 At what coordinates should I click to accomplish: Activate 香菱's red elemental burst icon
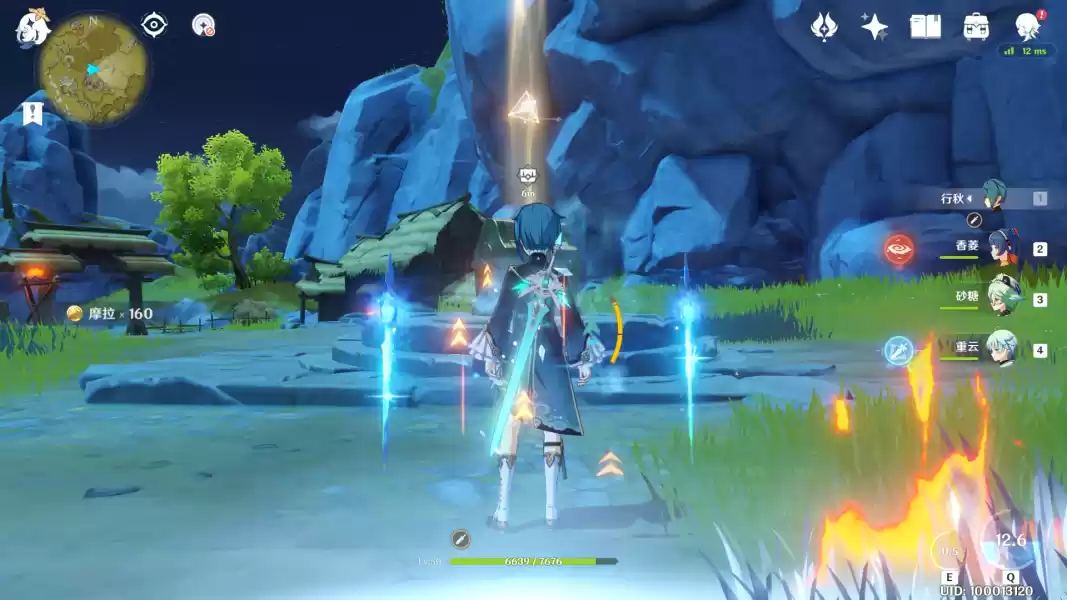coord(898,249)
